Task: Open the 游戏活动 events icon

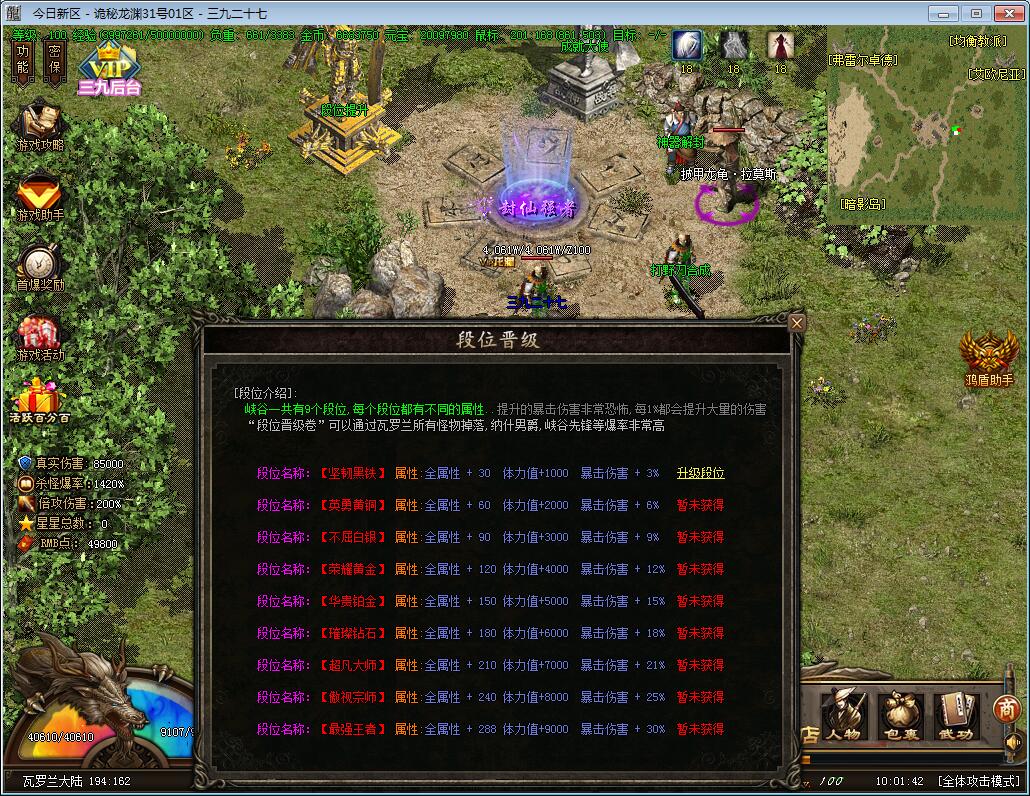Action: tap(39, 338)
